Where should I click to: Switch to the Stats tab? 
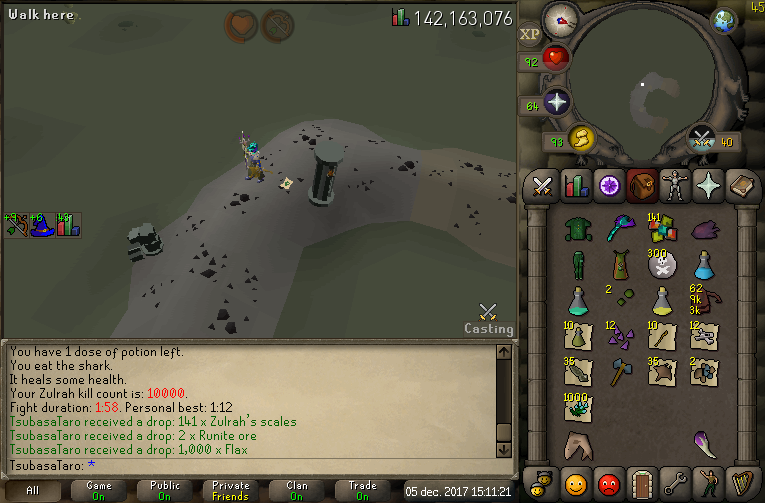point(575,186)
